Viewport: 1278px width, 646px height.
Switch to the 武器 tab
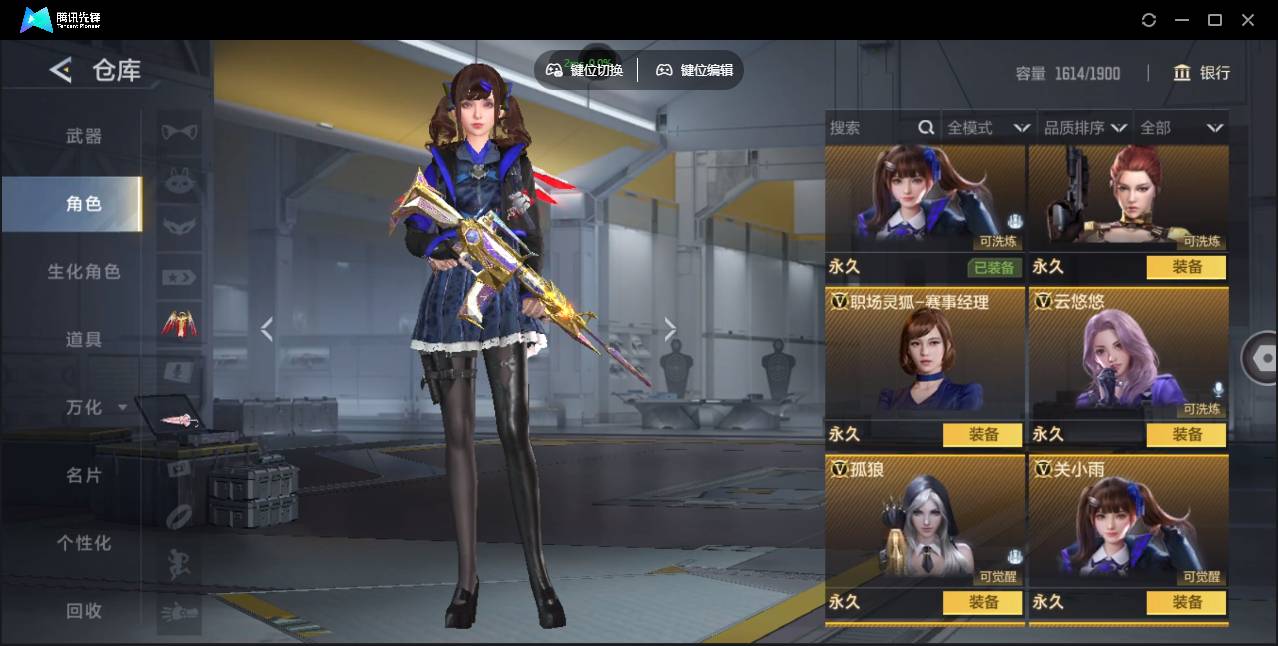(84, 136)
